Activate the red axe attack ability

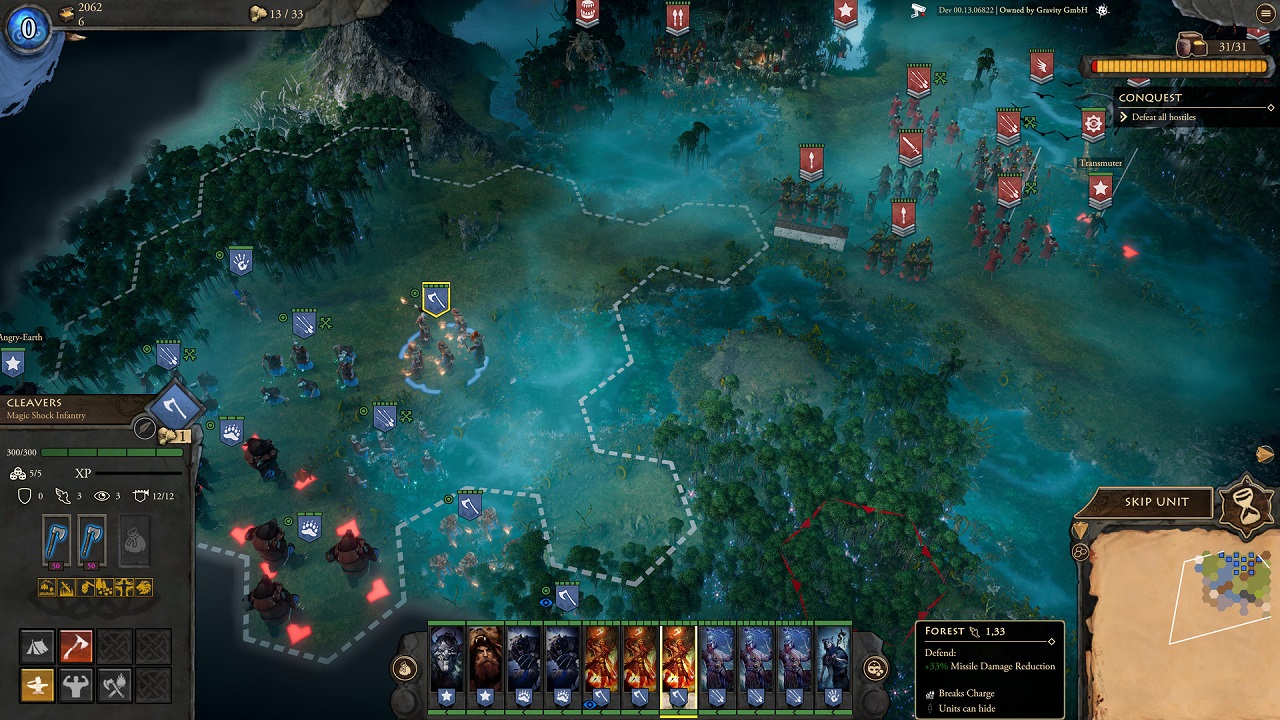pos(76,647)
